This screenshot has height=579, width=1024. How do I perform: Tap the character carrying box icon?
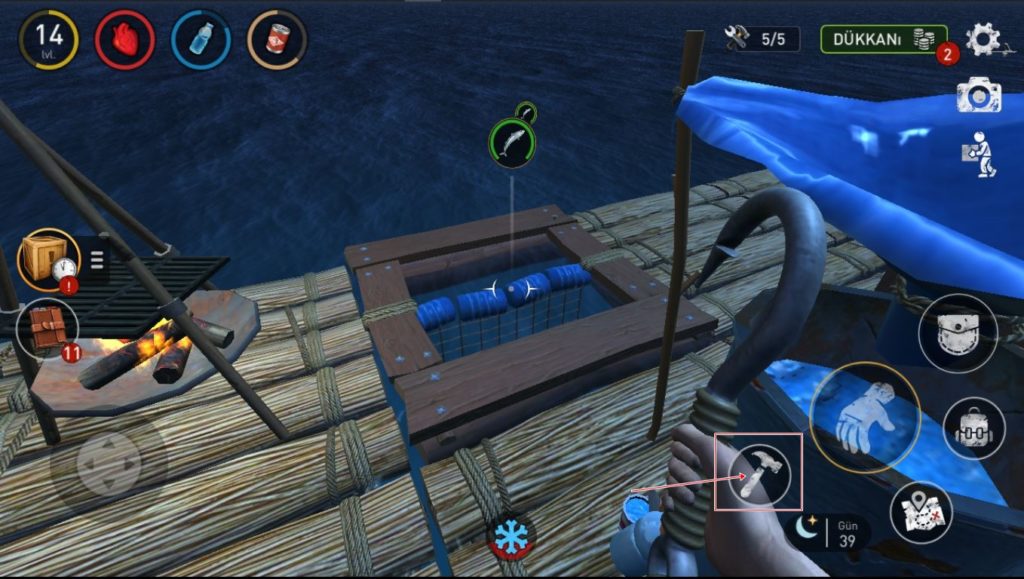(x=979, y=155)
